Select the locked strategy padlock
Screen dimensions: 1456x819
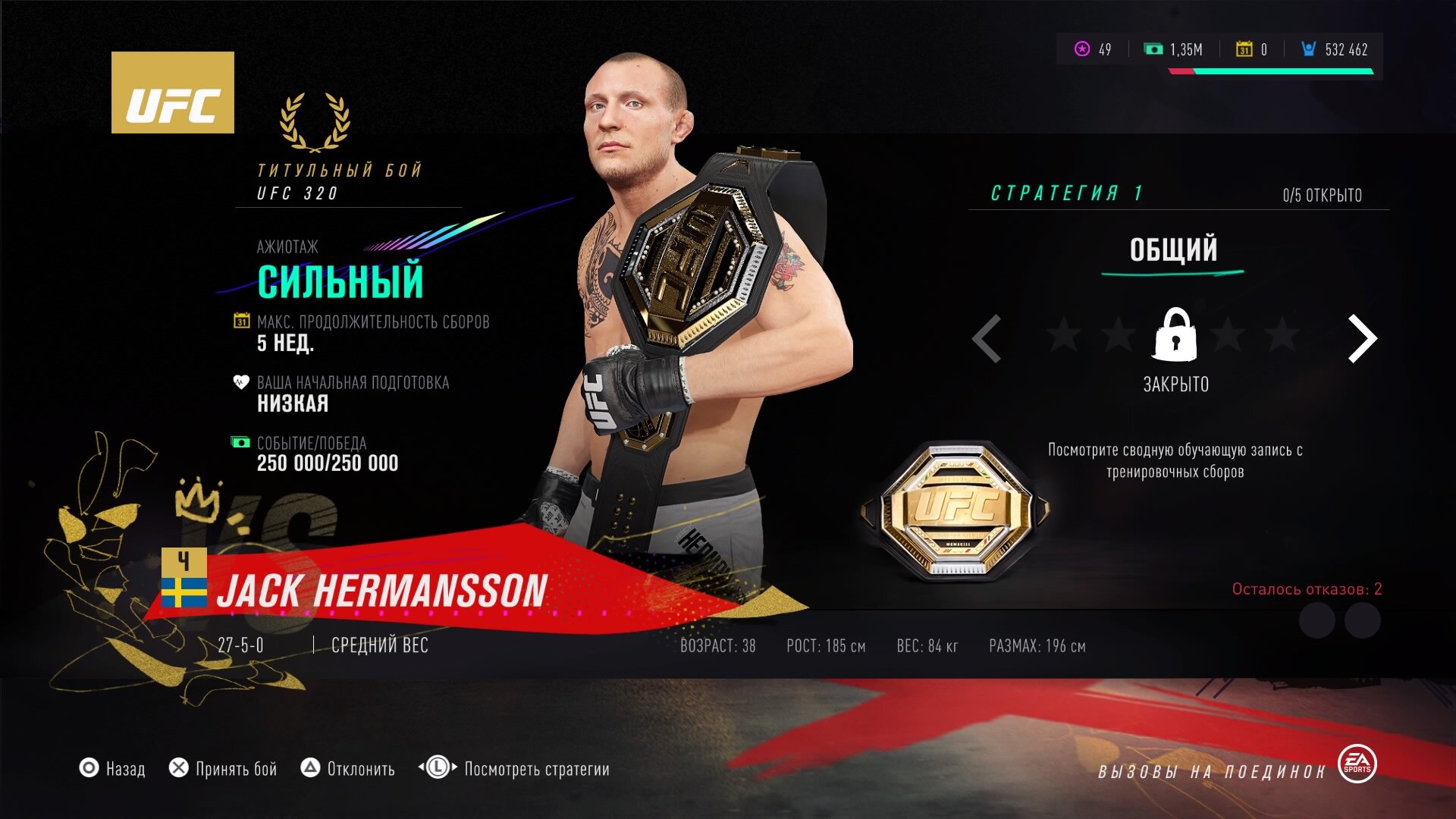click(x=1175, y=334)
